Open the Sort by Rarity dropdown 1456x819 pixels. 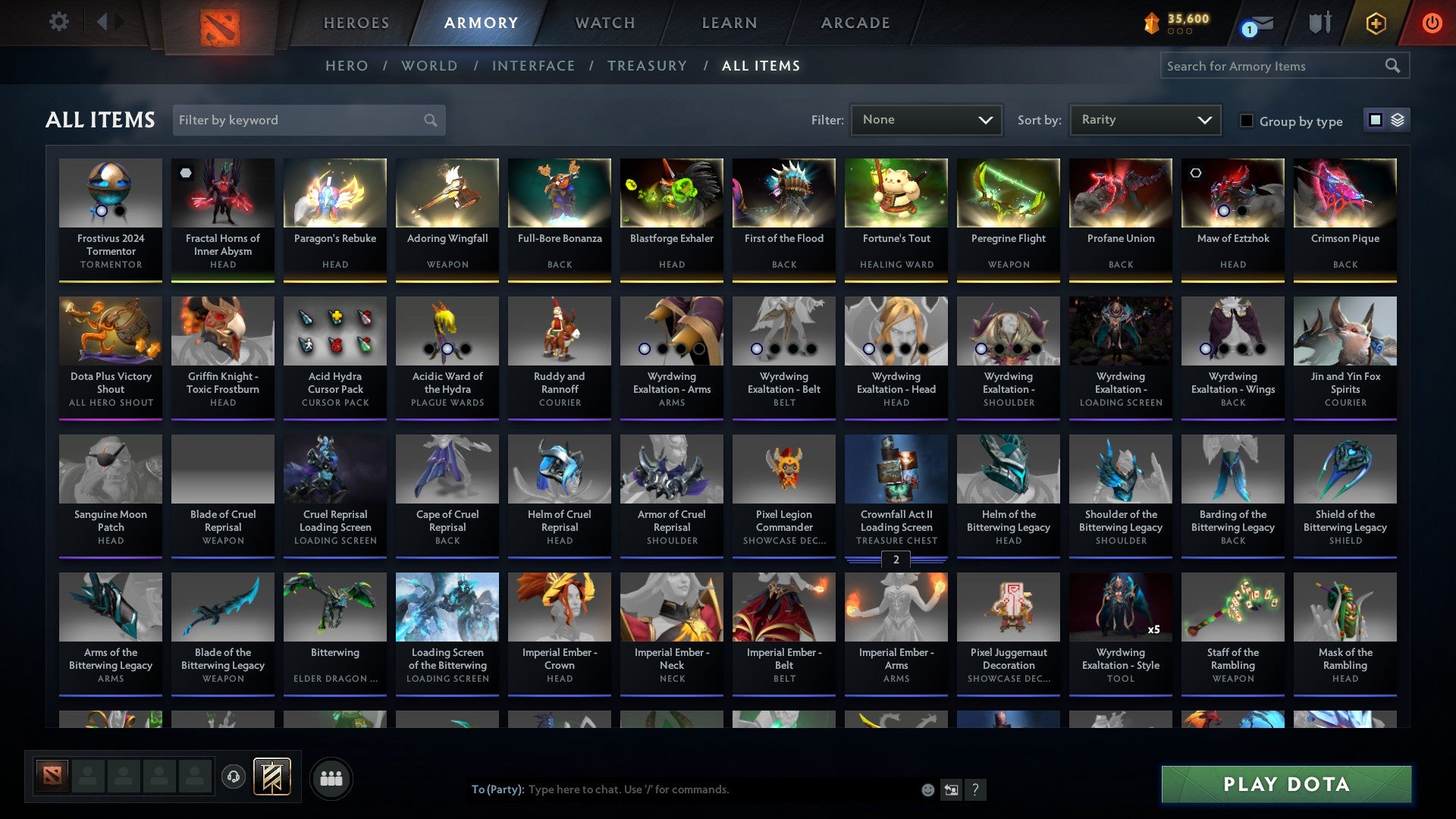click(1144, 119)
